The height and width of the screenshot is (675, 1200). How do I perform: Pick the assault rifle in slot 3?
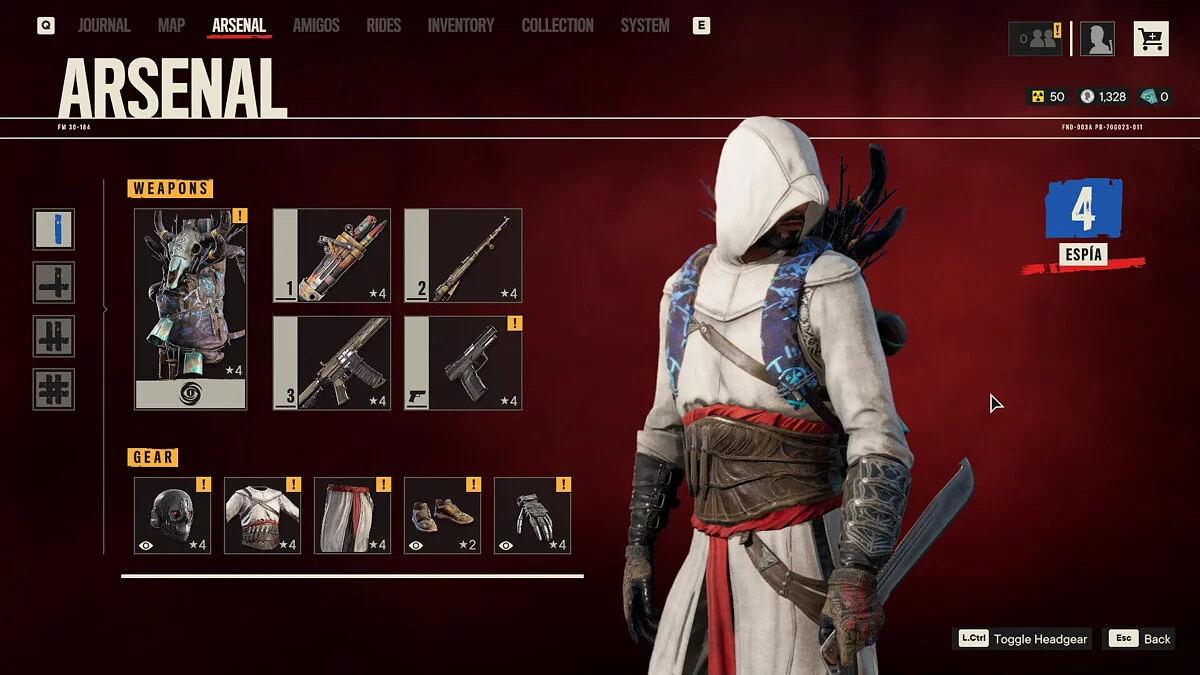point(331,363)
